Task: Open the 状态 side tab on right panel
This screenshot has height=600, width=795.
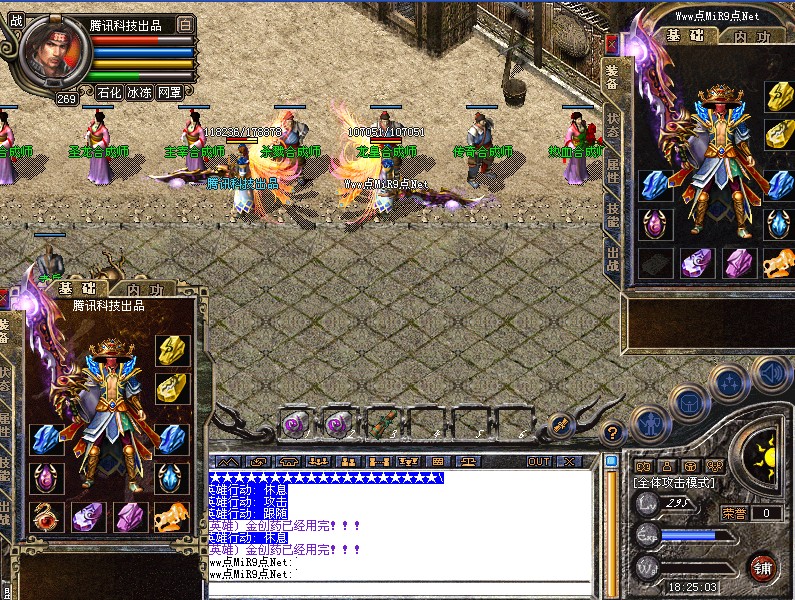Action: 612,124
